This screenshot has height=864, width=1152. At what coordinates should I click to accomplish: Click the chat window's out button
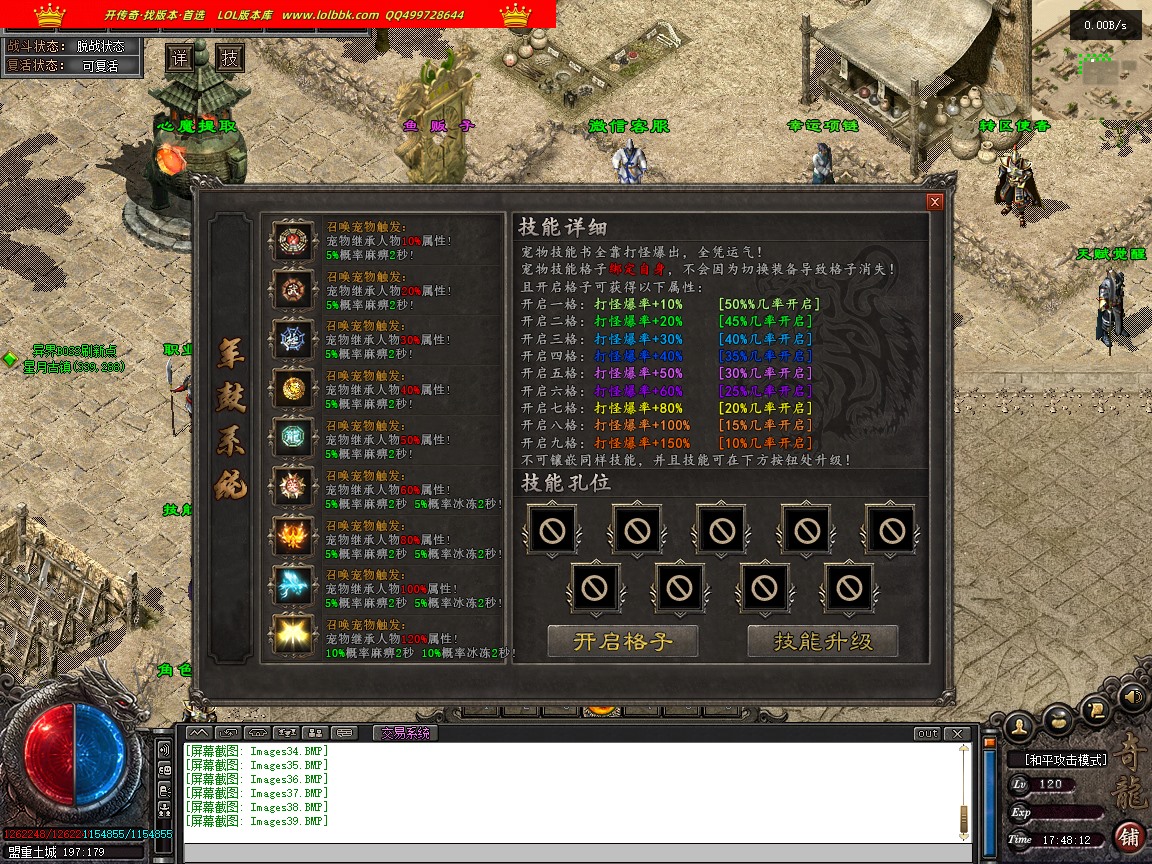[928, 734]
